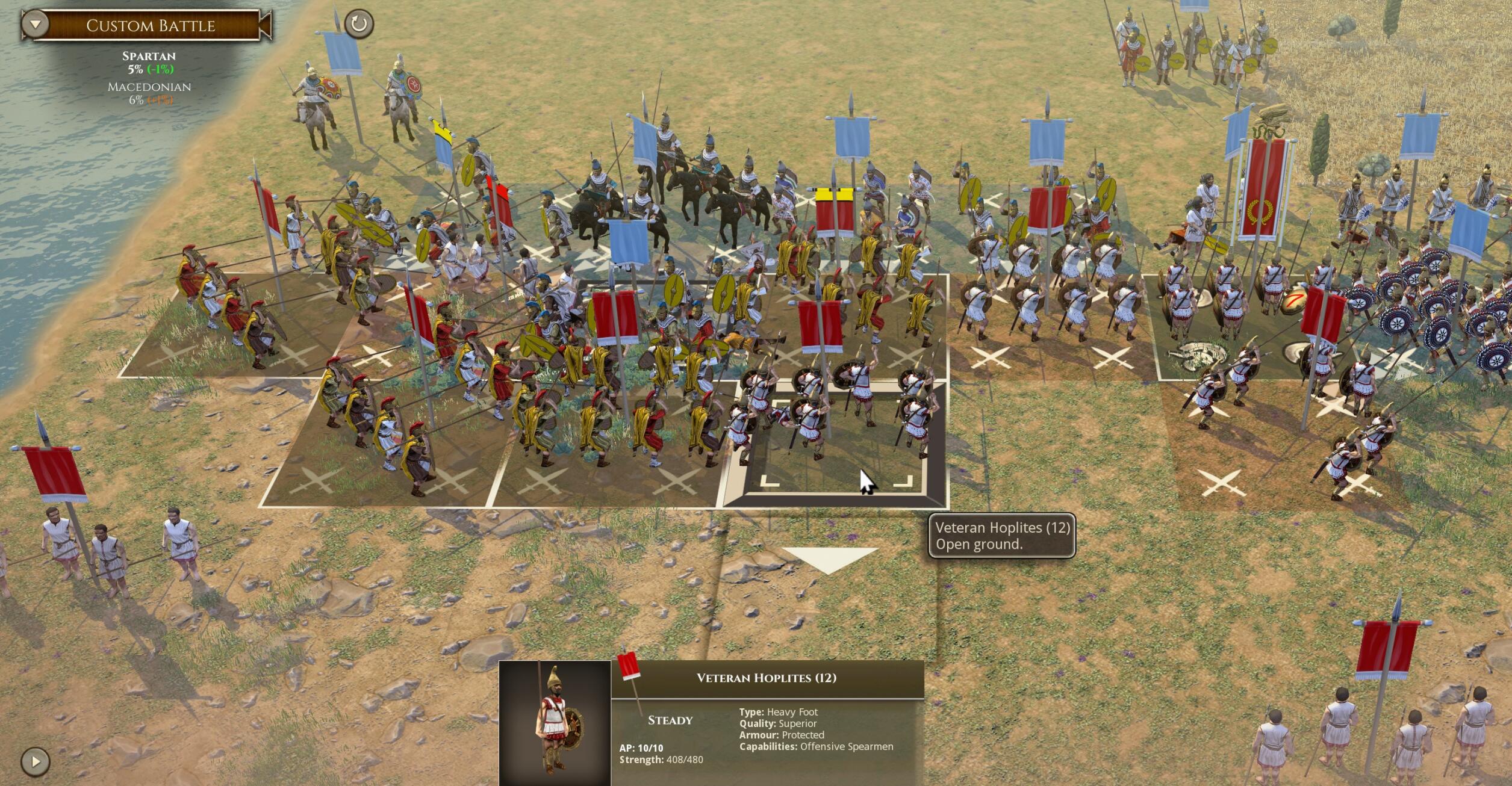Click the round play button
Image resolution: width=1512 pixels, height=786 pixels.
tap(36, 761)
